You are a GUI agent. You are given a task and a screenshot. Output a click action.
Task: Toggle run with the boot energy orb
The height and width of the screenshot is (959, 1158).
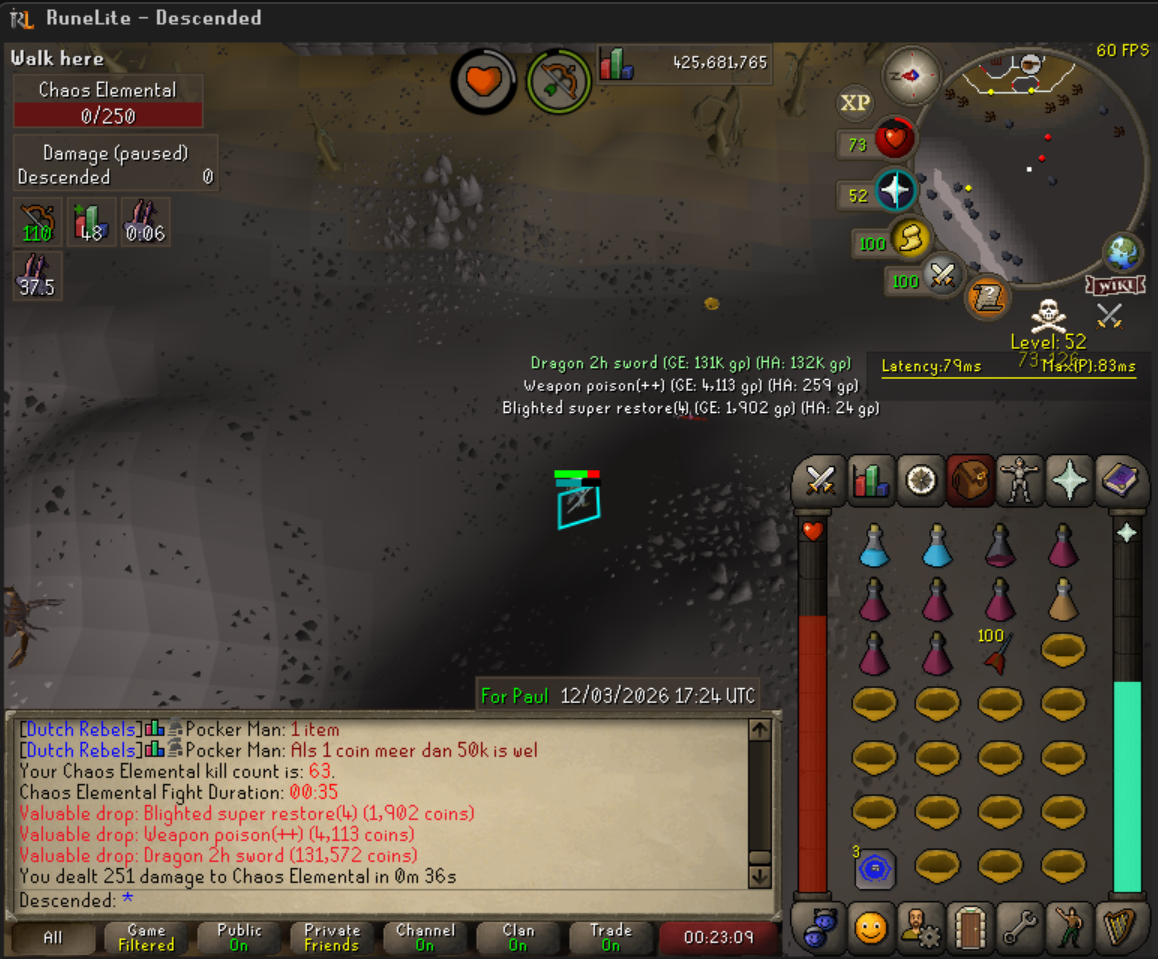click(x=910, y=239)
